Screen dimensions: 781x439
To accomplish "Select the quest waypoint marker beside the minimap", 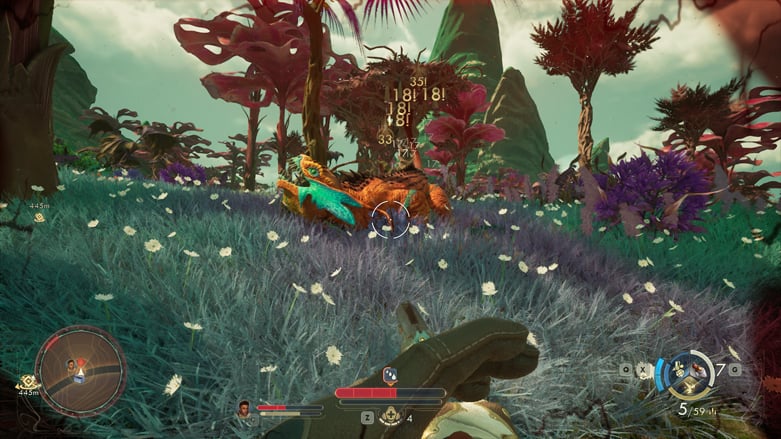I will (27, 382).
